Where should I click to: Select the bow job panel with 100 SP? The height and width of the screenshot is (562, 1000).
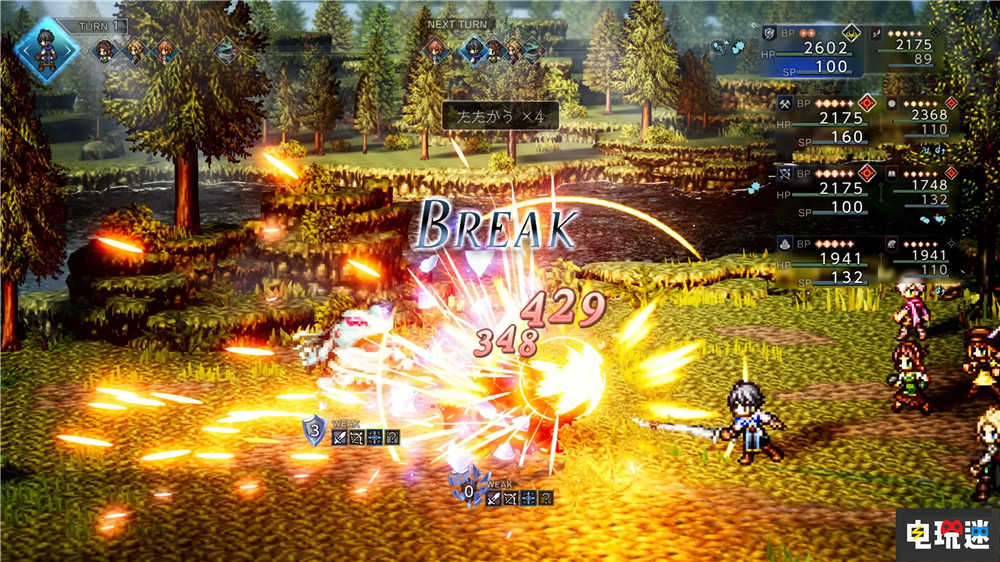point(820,192)
